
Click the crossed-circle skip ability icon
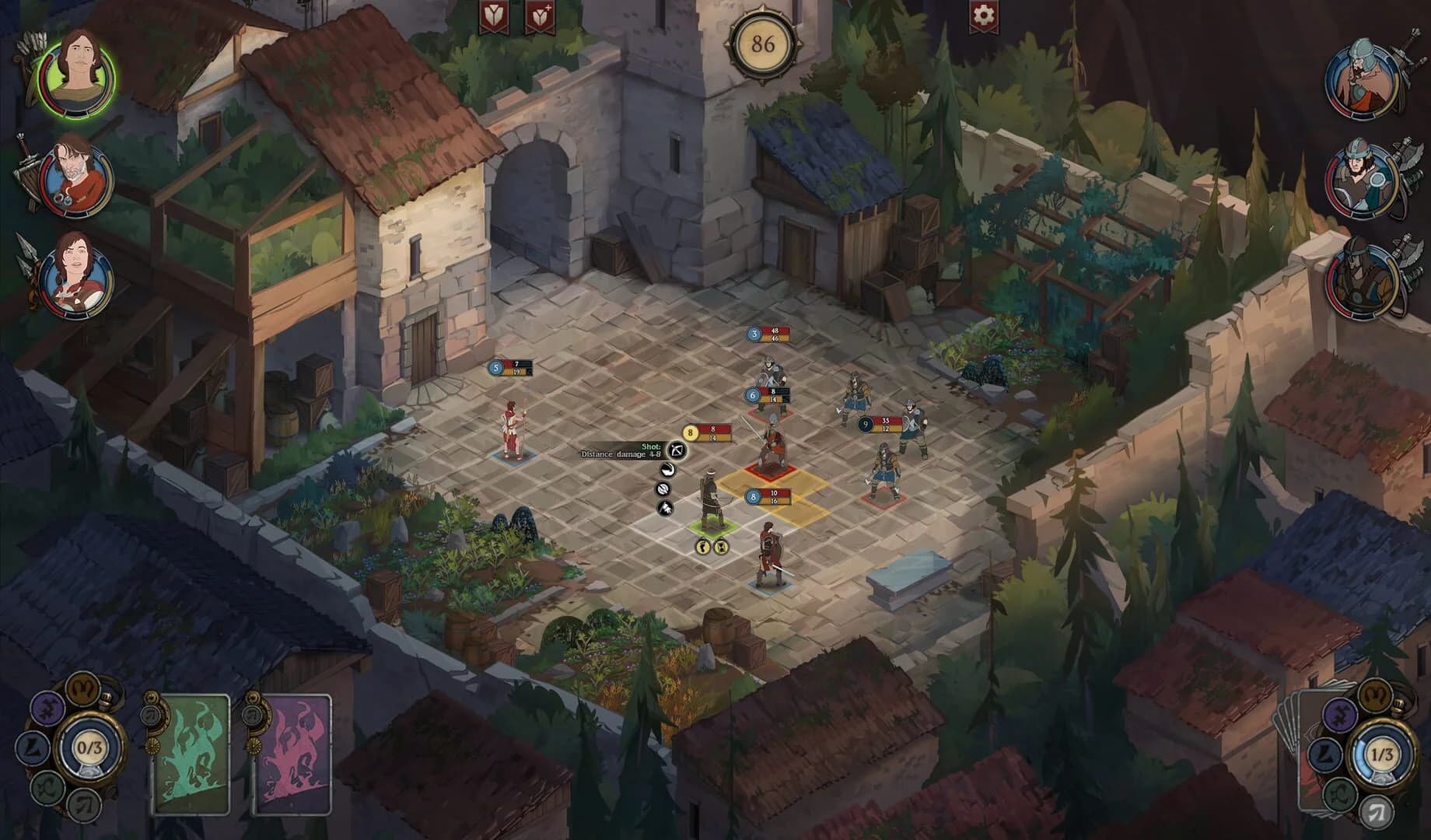coord(663,488)
